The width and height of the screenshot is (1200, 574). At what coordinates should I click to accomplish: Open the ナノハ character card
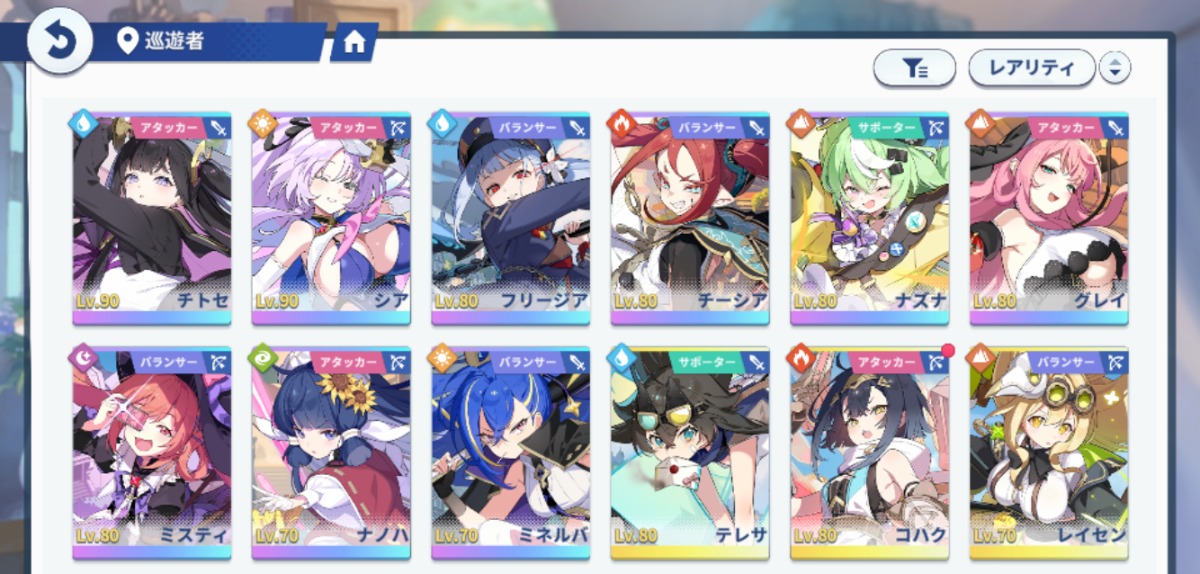(331, 452)
